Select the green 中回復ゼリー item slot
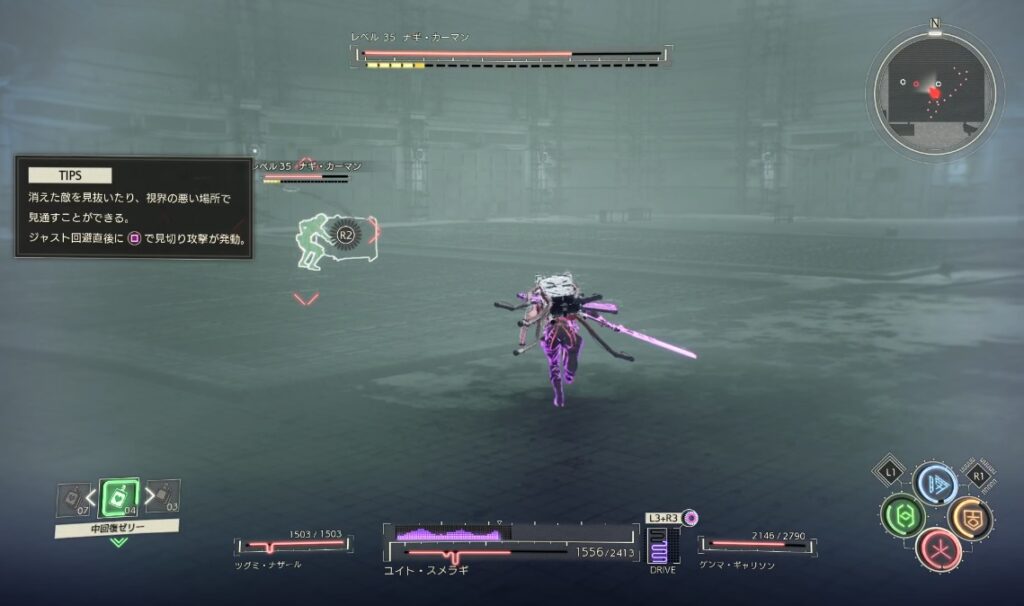Viewport: 1024px width, 606px height. [x=119, y=497]
